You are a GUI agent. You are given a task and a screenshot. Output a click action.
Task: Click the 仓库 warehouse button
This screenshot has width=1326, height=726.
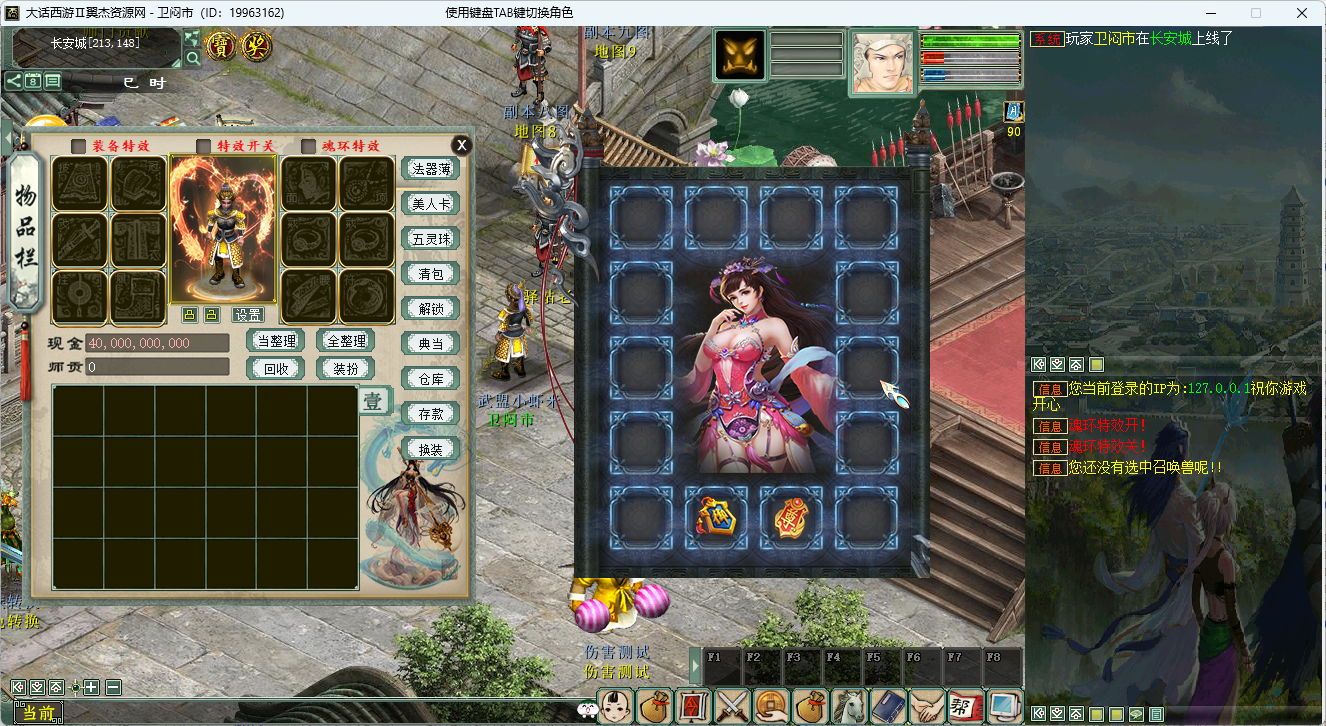pyautogui.click(x=430, y=378)
